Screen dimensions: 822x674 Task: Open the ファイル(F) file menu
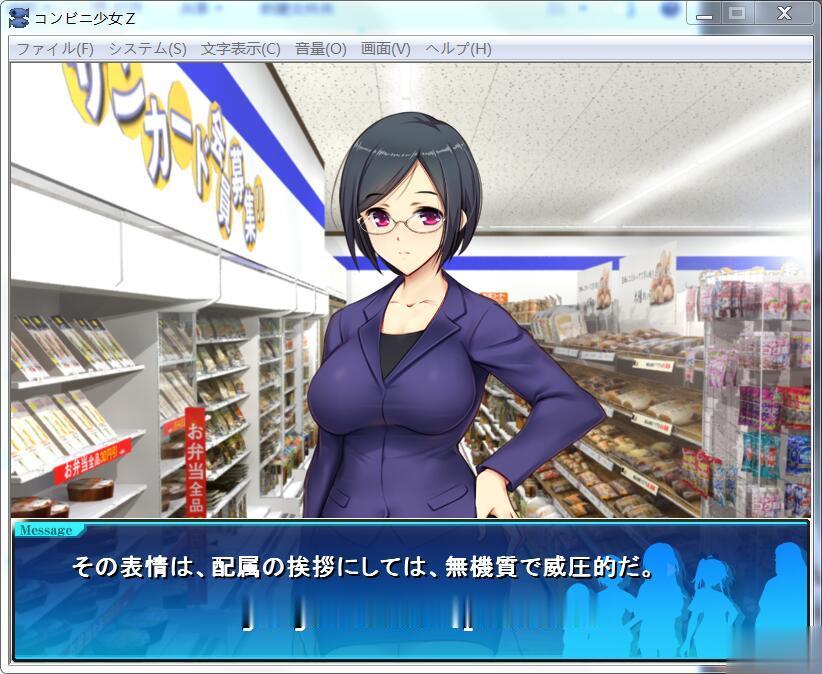coord(55,49)
